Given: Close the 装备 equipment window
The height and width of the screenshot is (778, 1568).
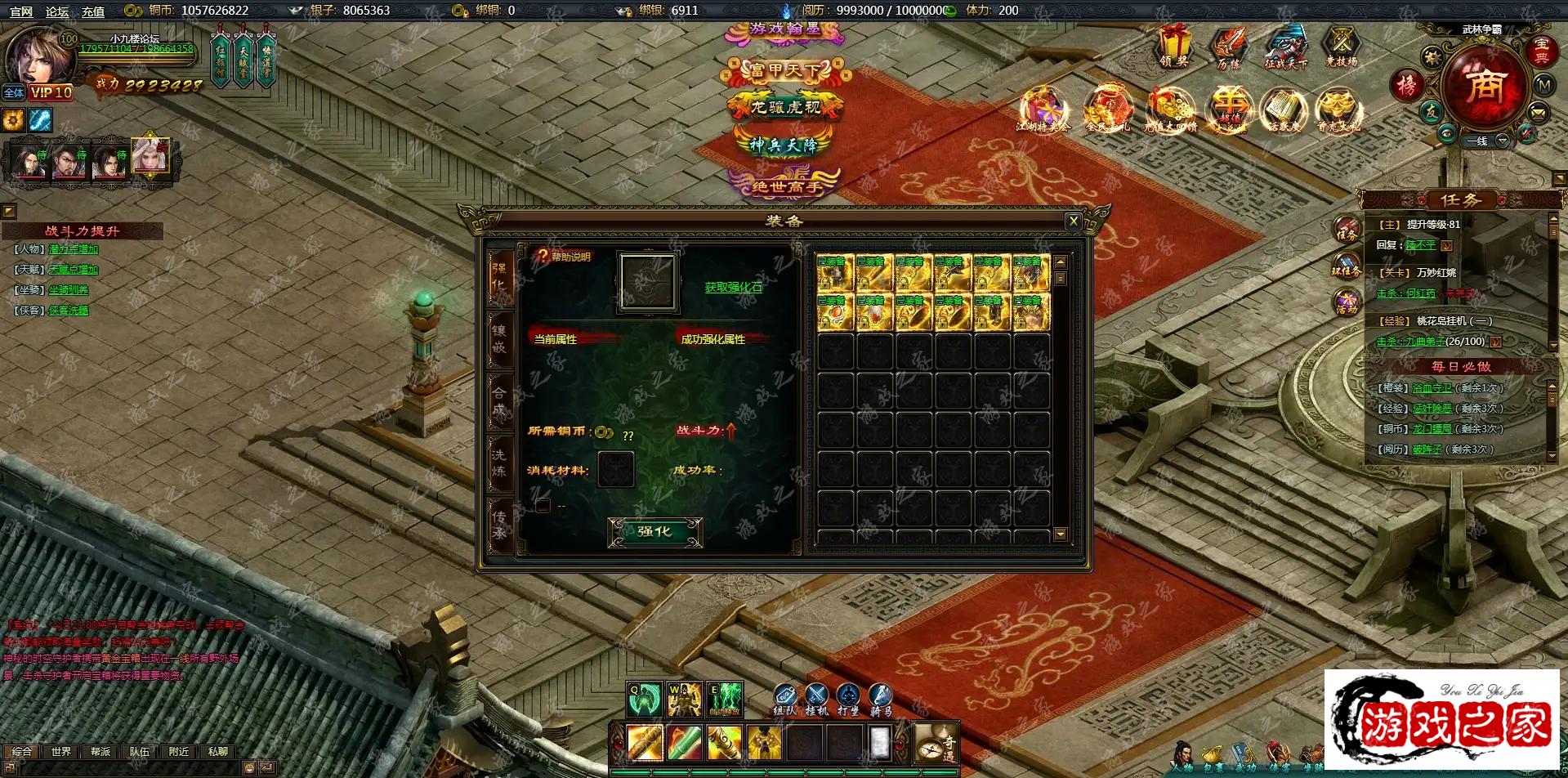Looking at the screenshot, I should [x=1074, y=221].
